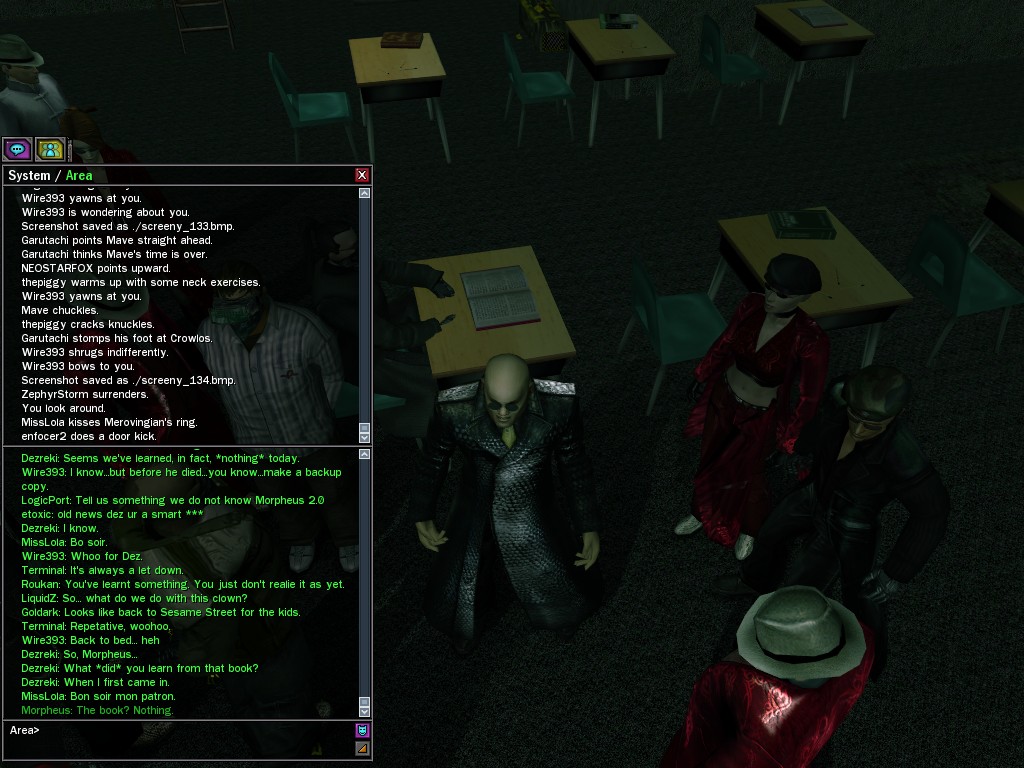Open the purple speech bubble chat icon
Screen dimensions: 1024x768
tap(17, 150)
